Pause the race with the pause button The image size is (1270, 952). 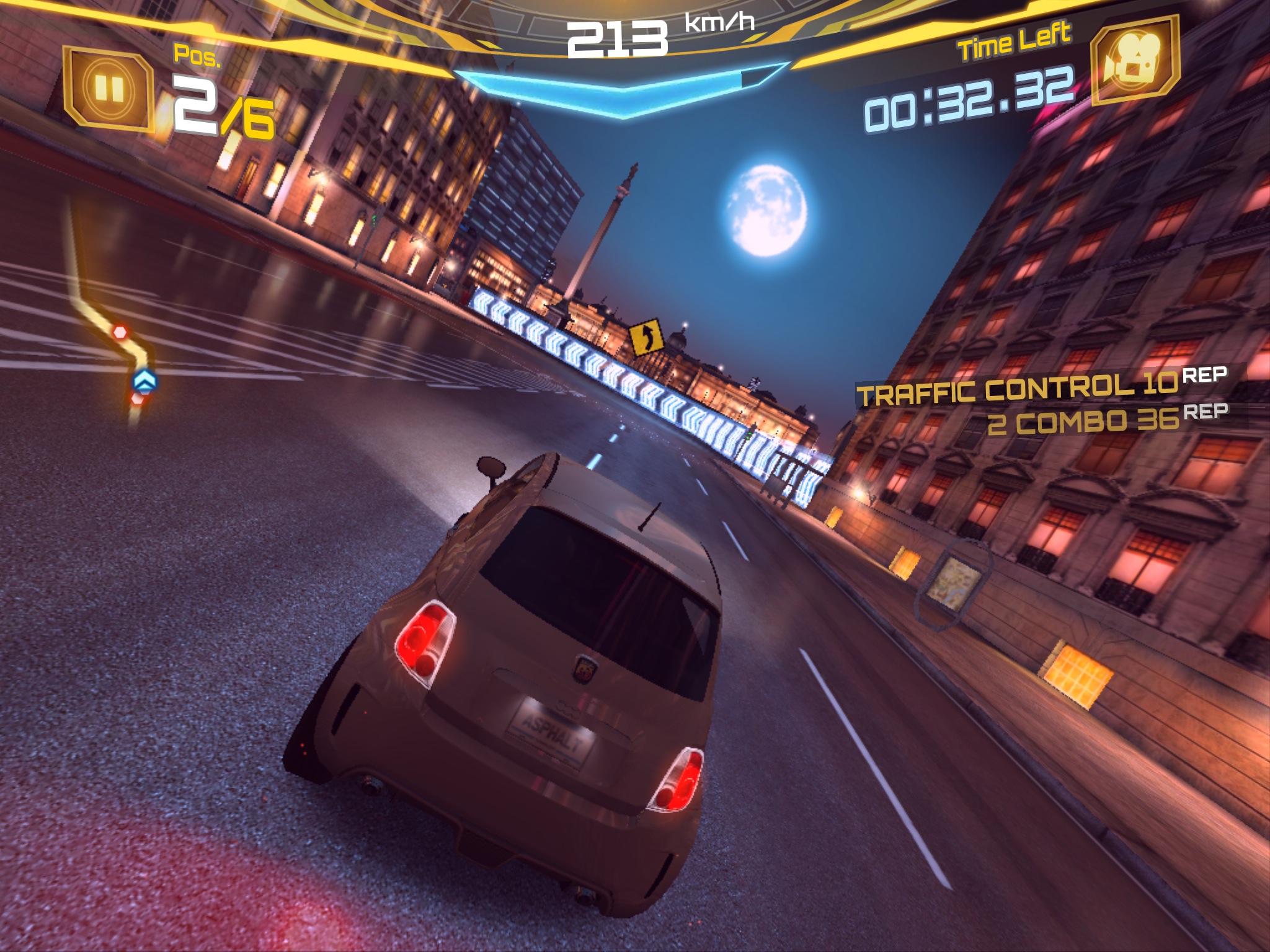(x=109, y=89)
